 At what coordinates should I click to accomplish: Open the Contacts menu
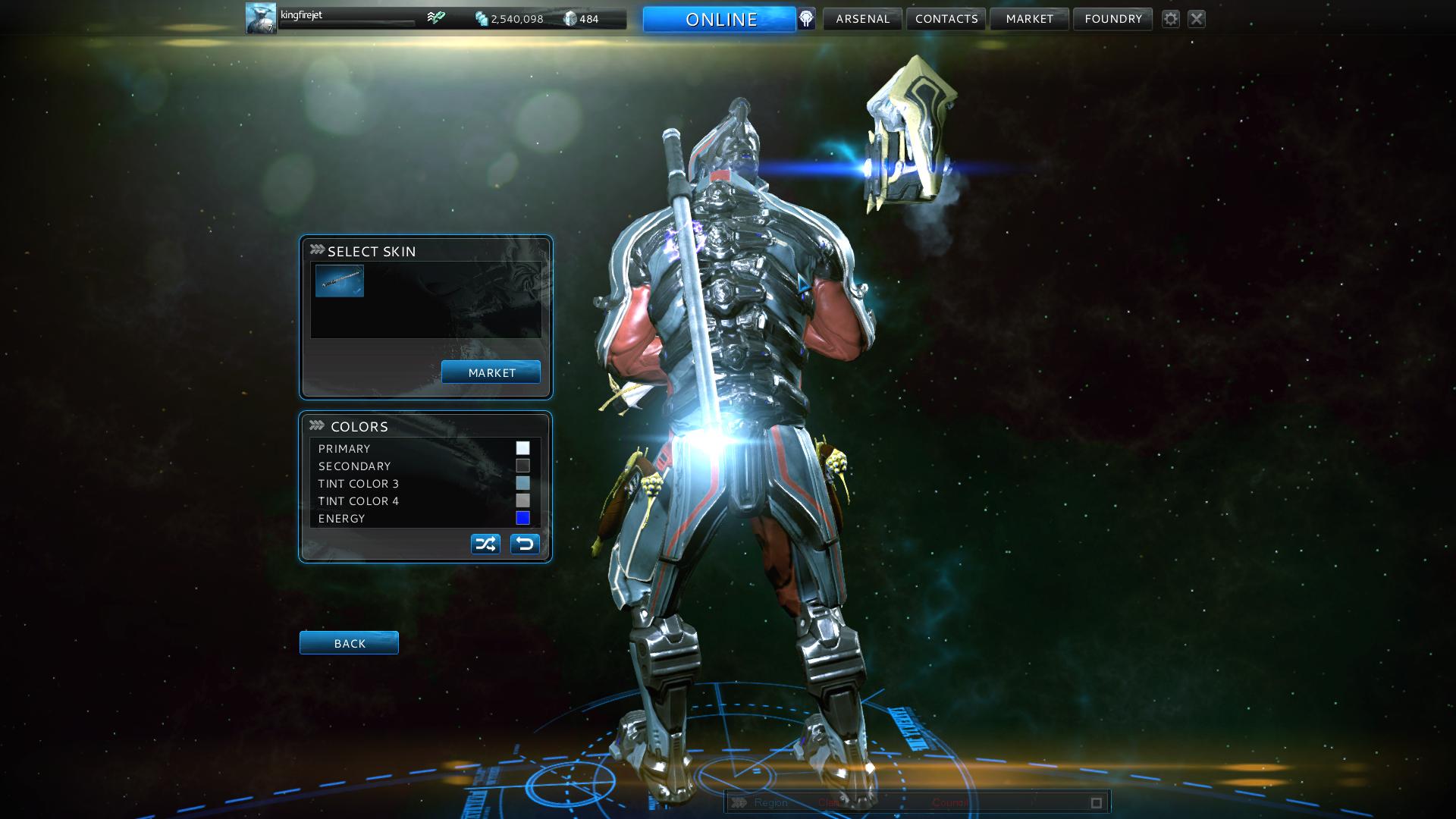point(946,19)
